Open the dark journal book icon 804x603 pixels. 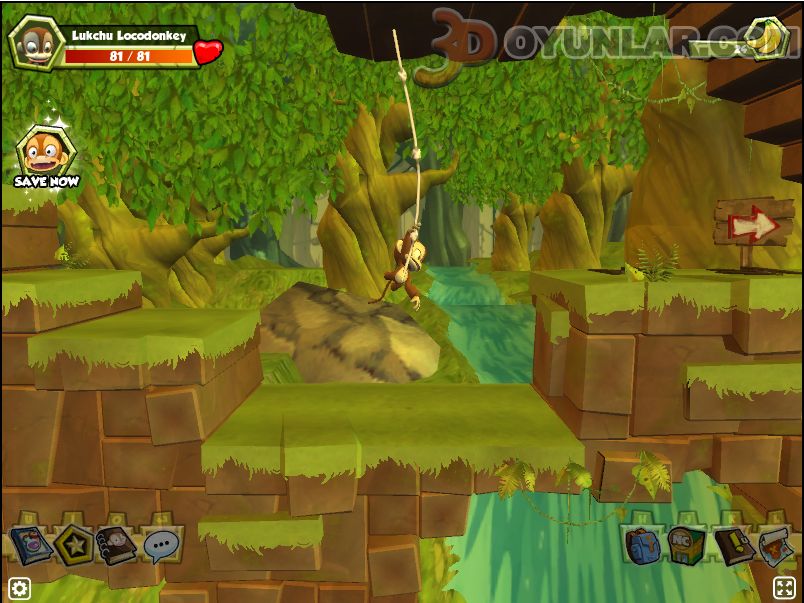click(731, 546)
